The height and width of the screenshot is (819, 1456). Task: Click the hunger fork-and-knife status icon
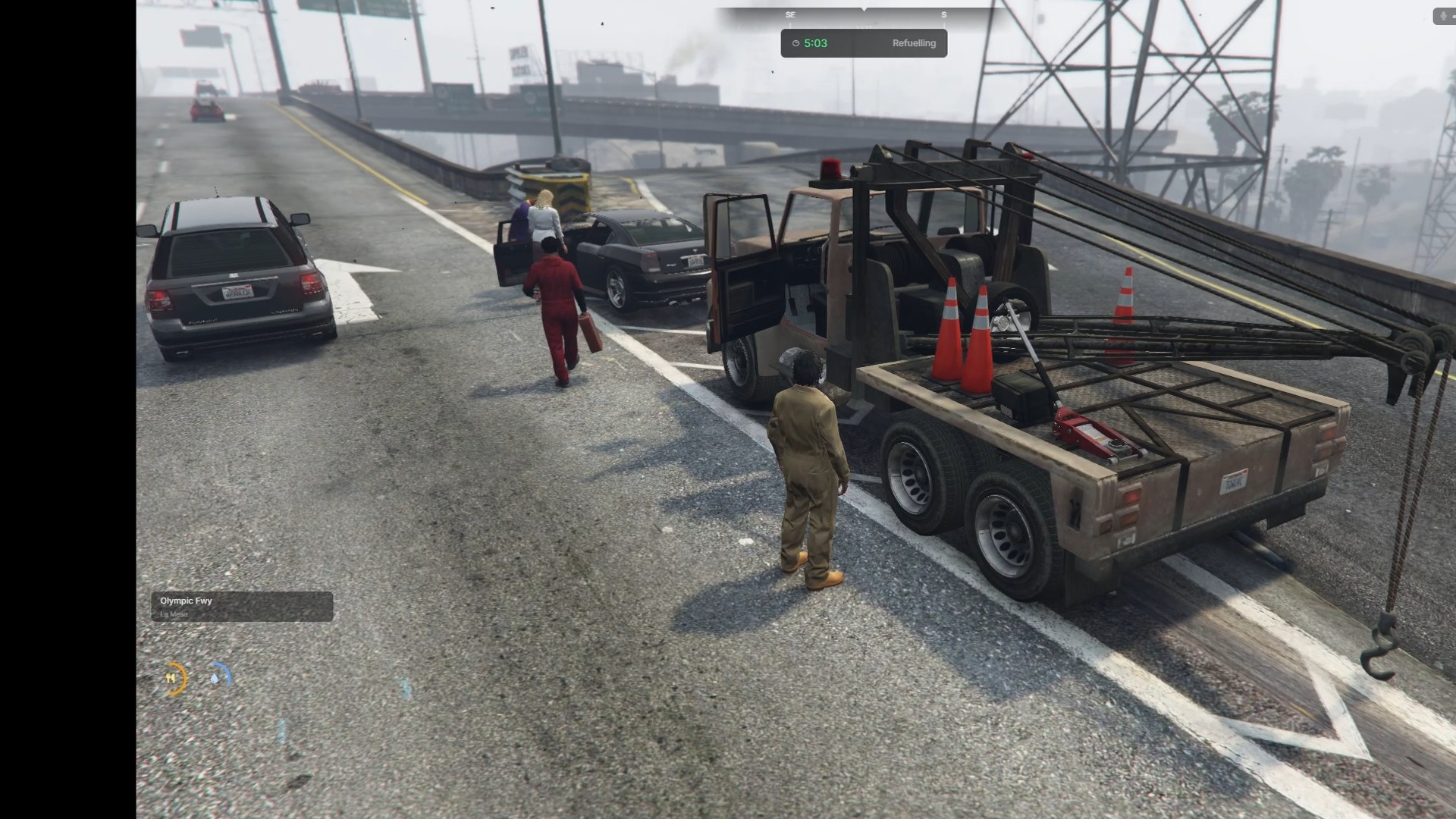coord(171,678)
